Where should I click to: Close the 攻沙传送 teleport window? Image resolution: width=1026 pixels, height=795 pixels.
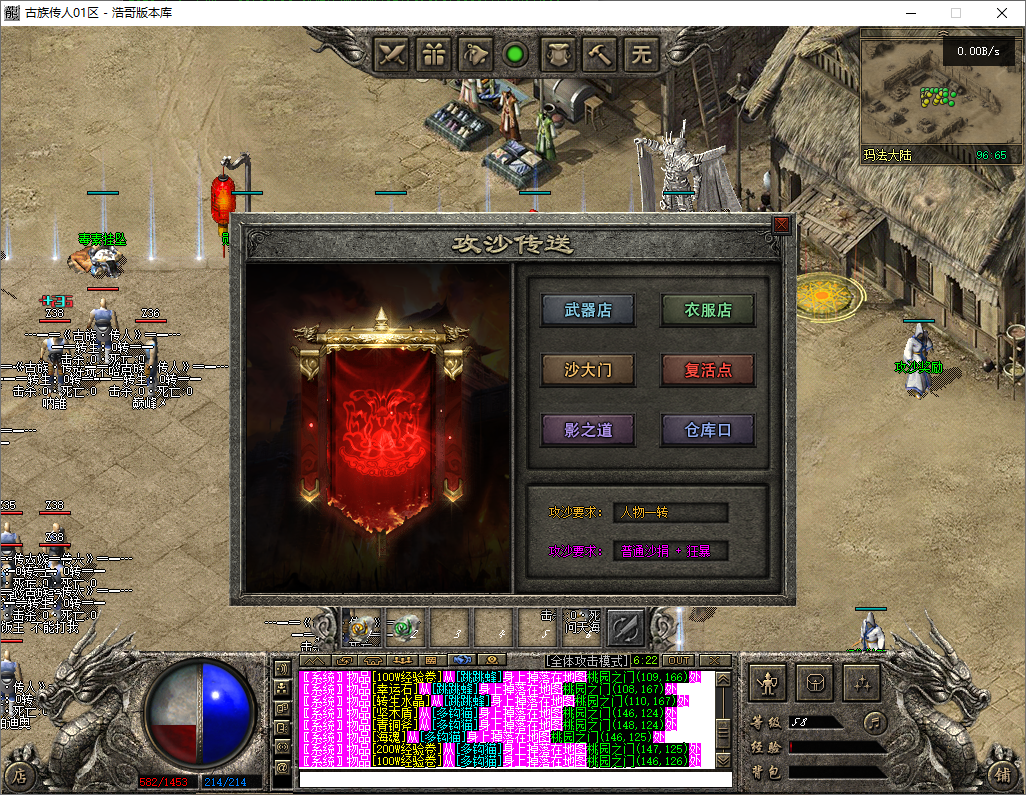(781, 225)
